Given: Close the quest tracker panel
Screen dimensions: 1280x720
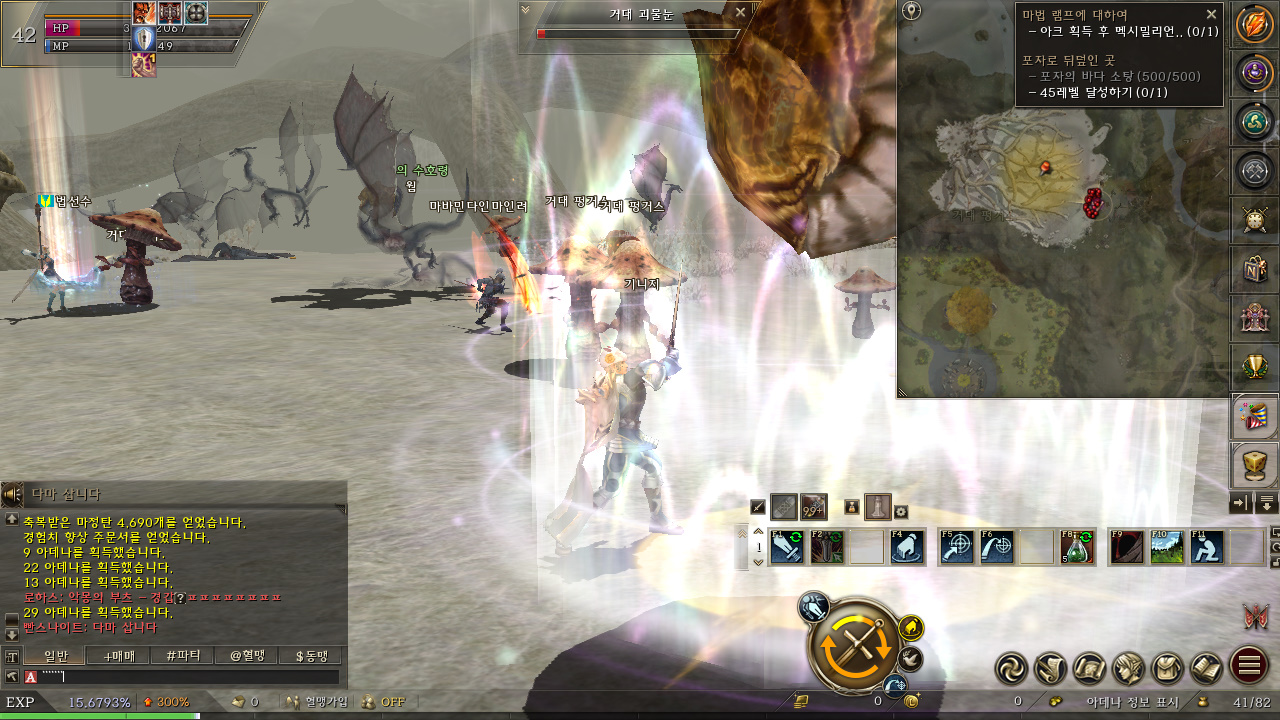Looking at the screenshot, I should point(1211,14).
